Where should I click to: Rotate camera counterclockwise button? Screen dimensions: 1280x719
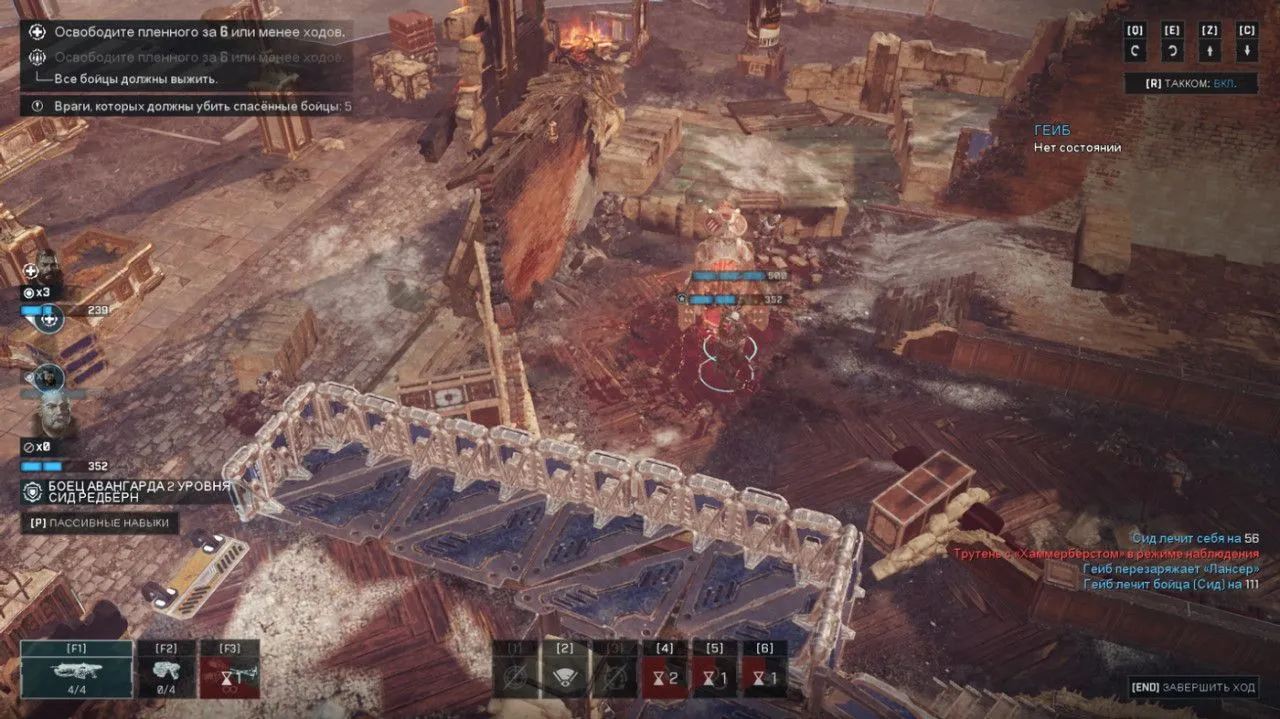1135,52
